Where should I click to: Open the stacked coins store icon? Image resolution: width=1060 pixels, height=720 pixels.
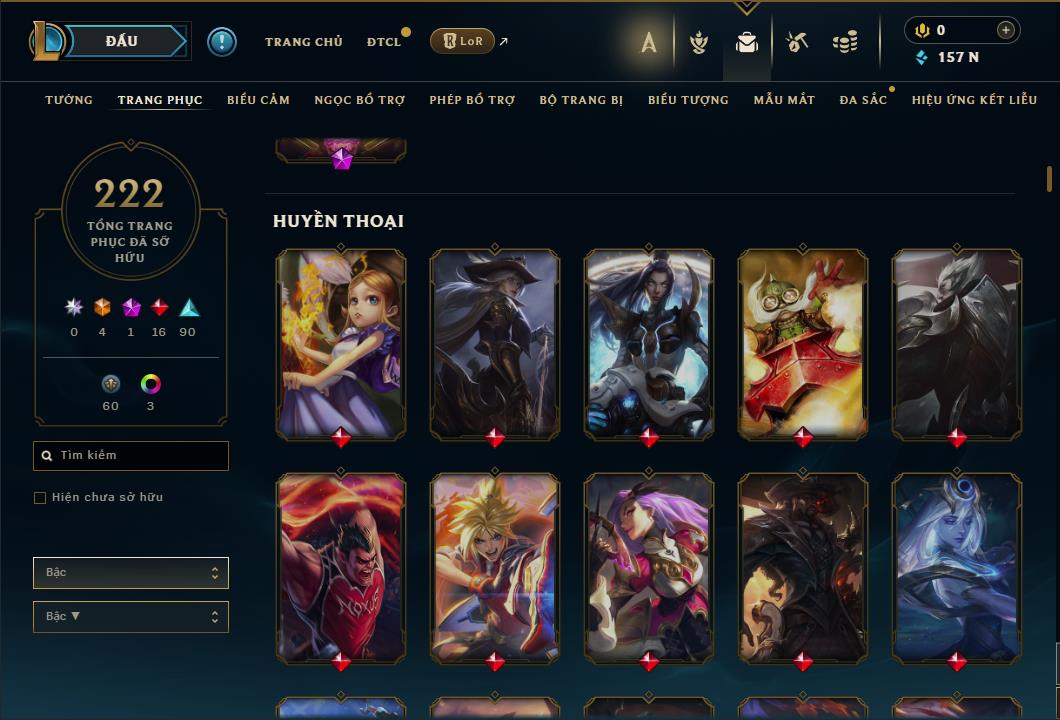845,42
